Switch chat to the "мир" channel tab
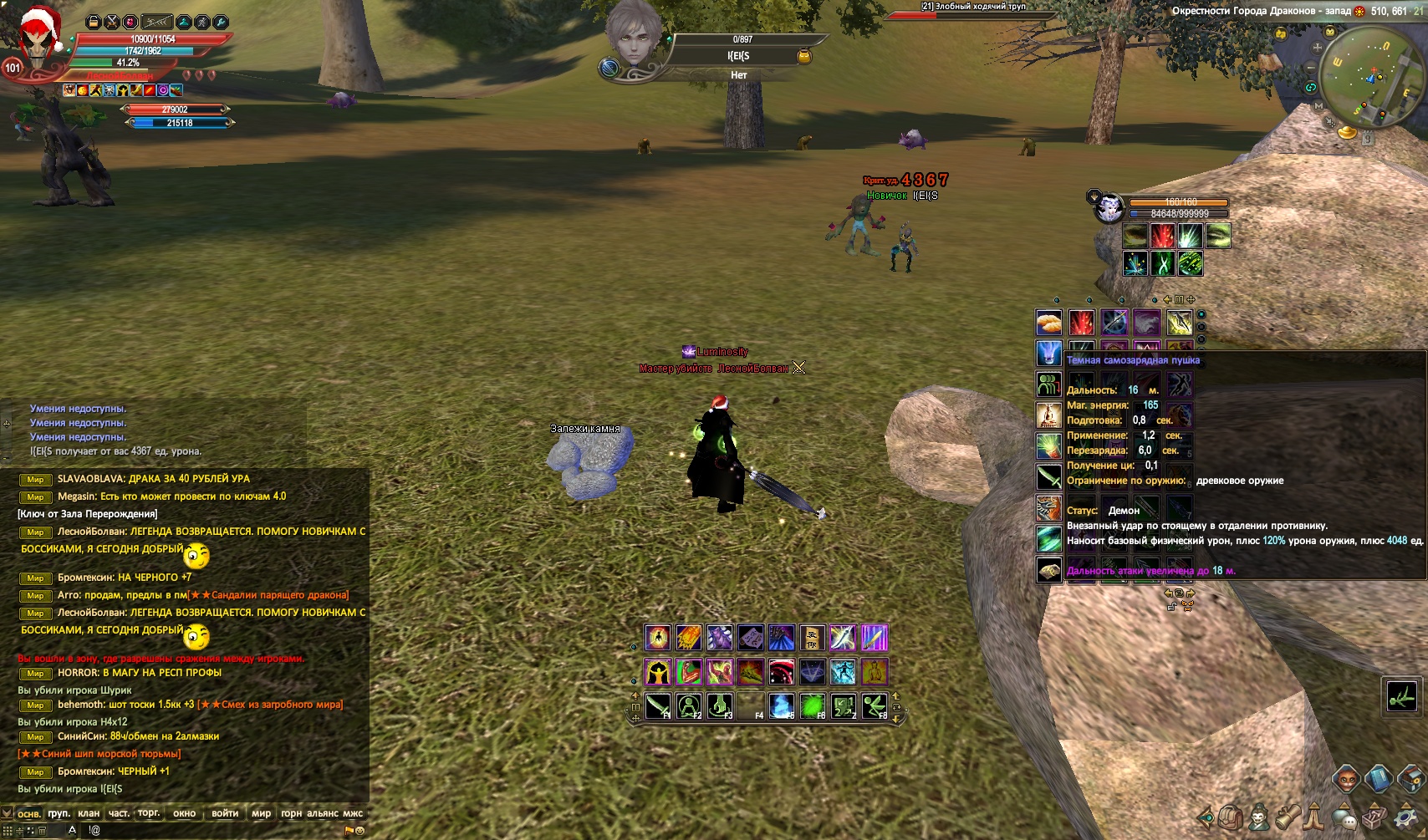 [261, 813]
